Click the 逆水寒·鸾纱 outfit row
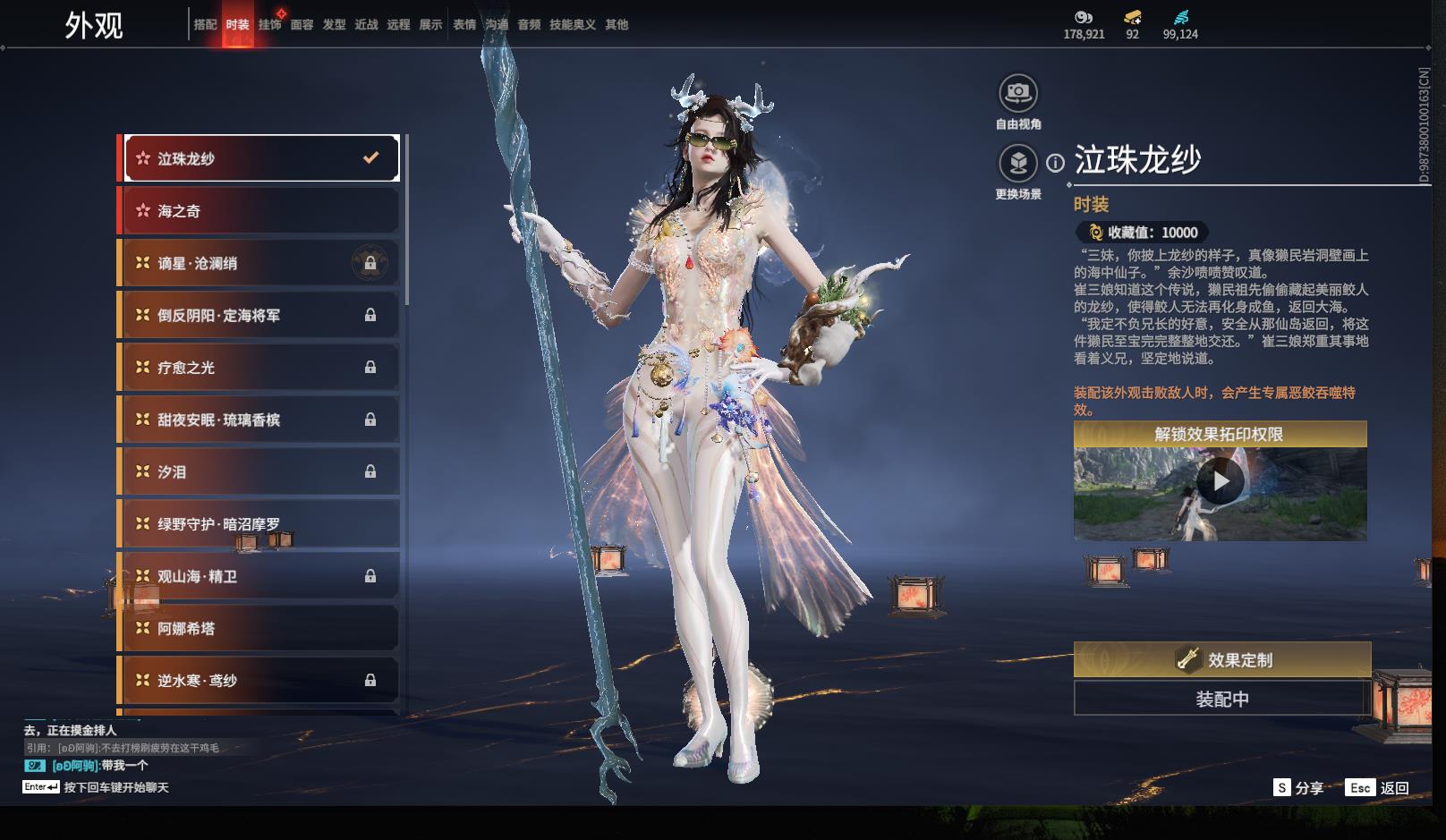 (259, 681)
